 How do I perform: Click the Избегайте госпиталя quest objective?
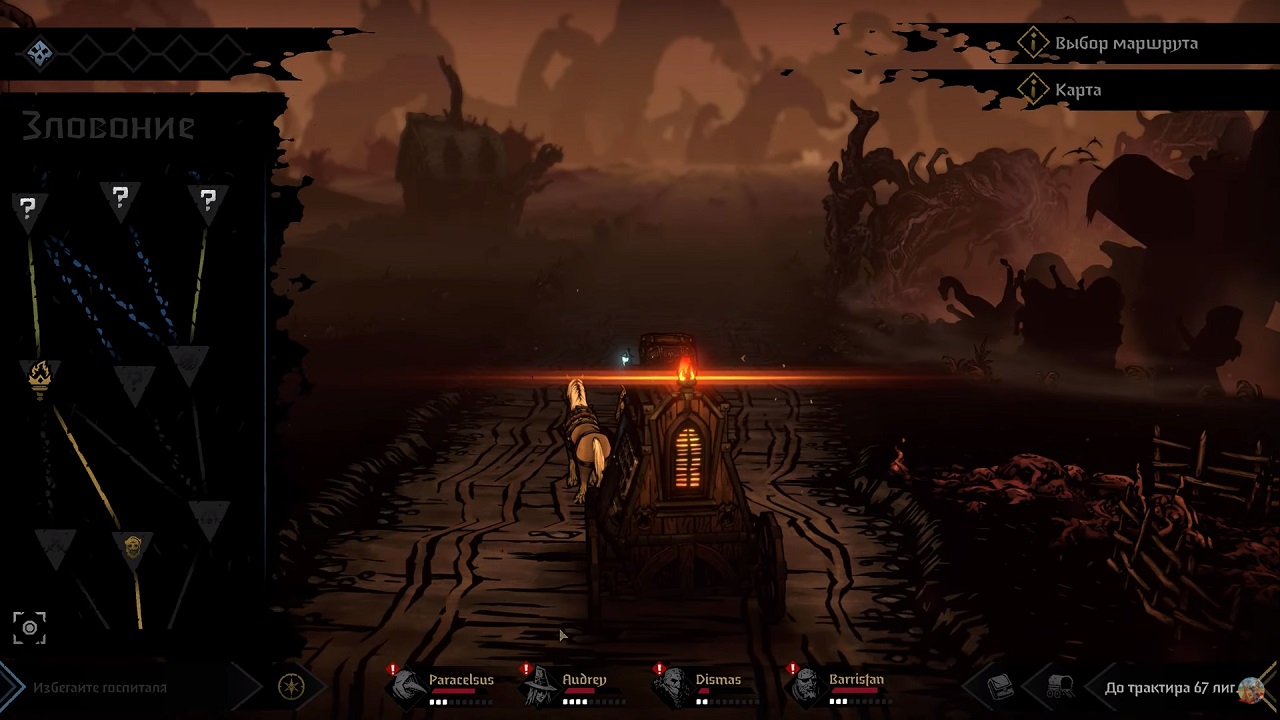point(100,687)
